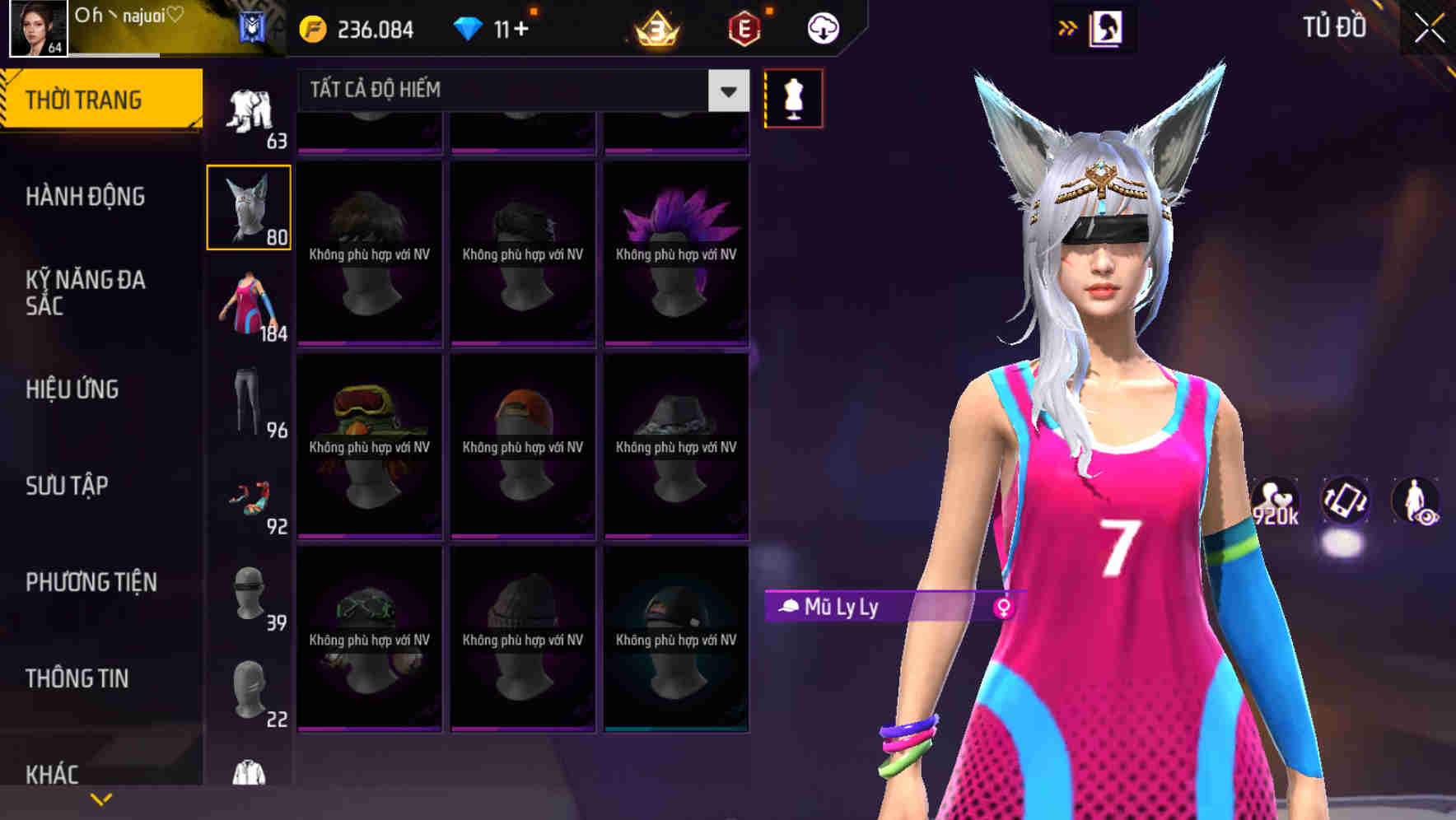The width and height of the screenshot is (1456, 820).
Task: Collapse the wardrobe panel with the double chevrons
Action: pyautogui.click(x=1068, y=27)
